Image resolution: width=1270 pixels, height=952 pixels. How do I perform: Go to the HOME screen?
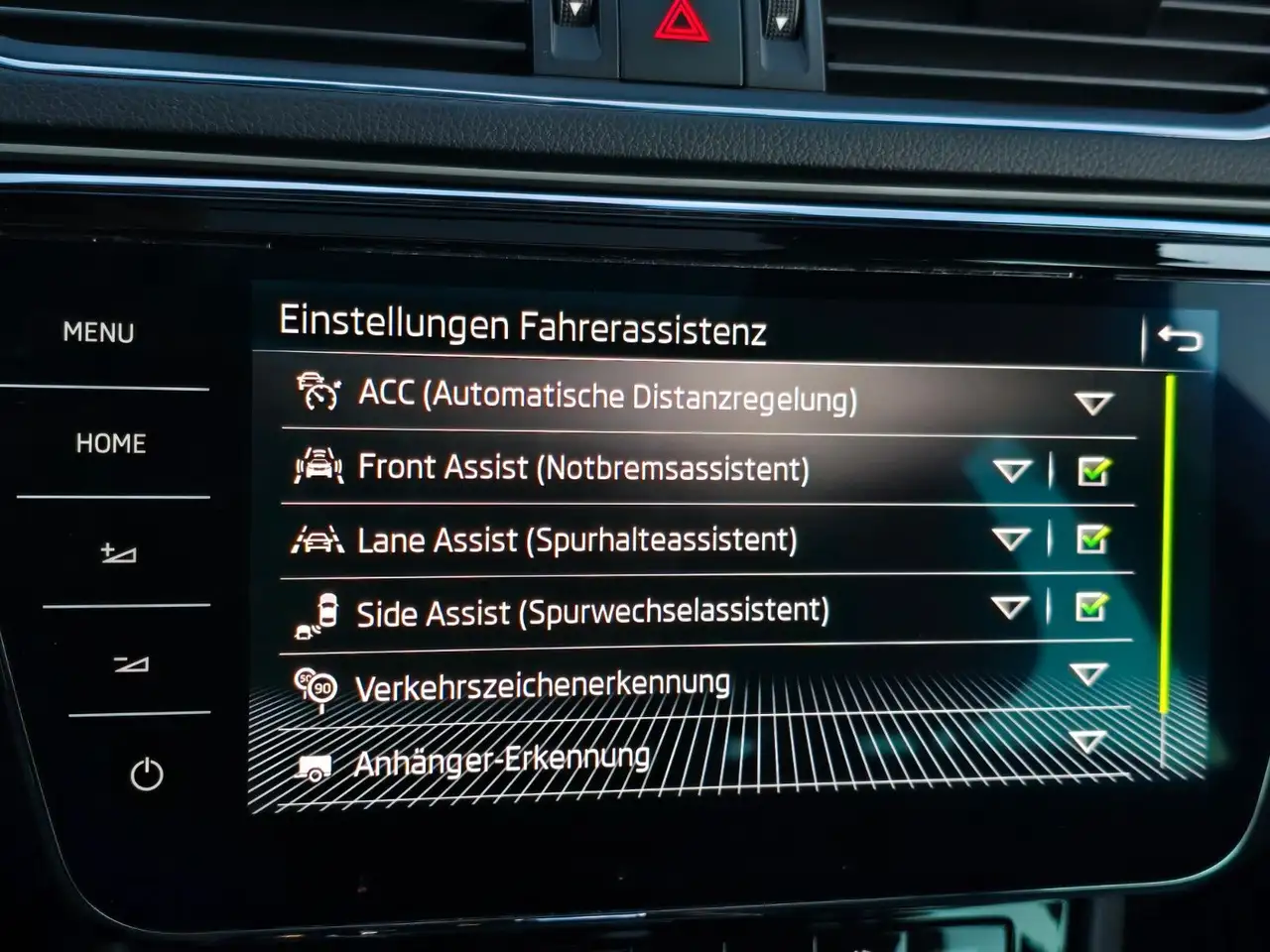(110, 443)
